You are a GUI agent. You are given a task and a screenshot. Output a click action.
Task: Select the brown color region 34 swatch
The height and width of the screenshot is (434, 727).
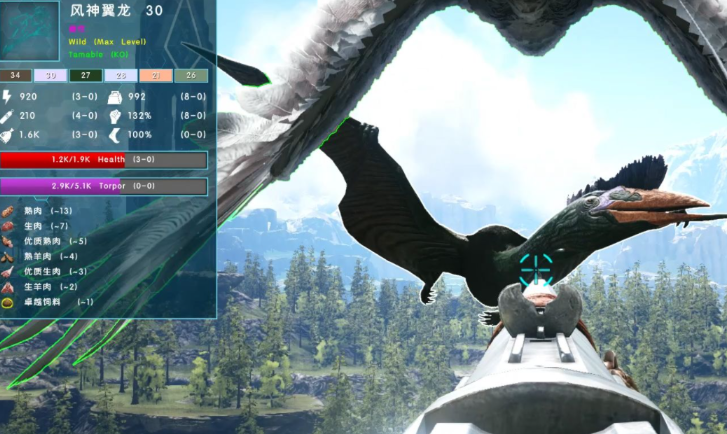coord(16,75)
